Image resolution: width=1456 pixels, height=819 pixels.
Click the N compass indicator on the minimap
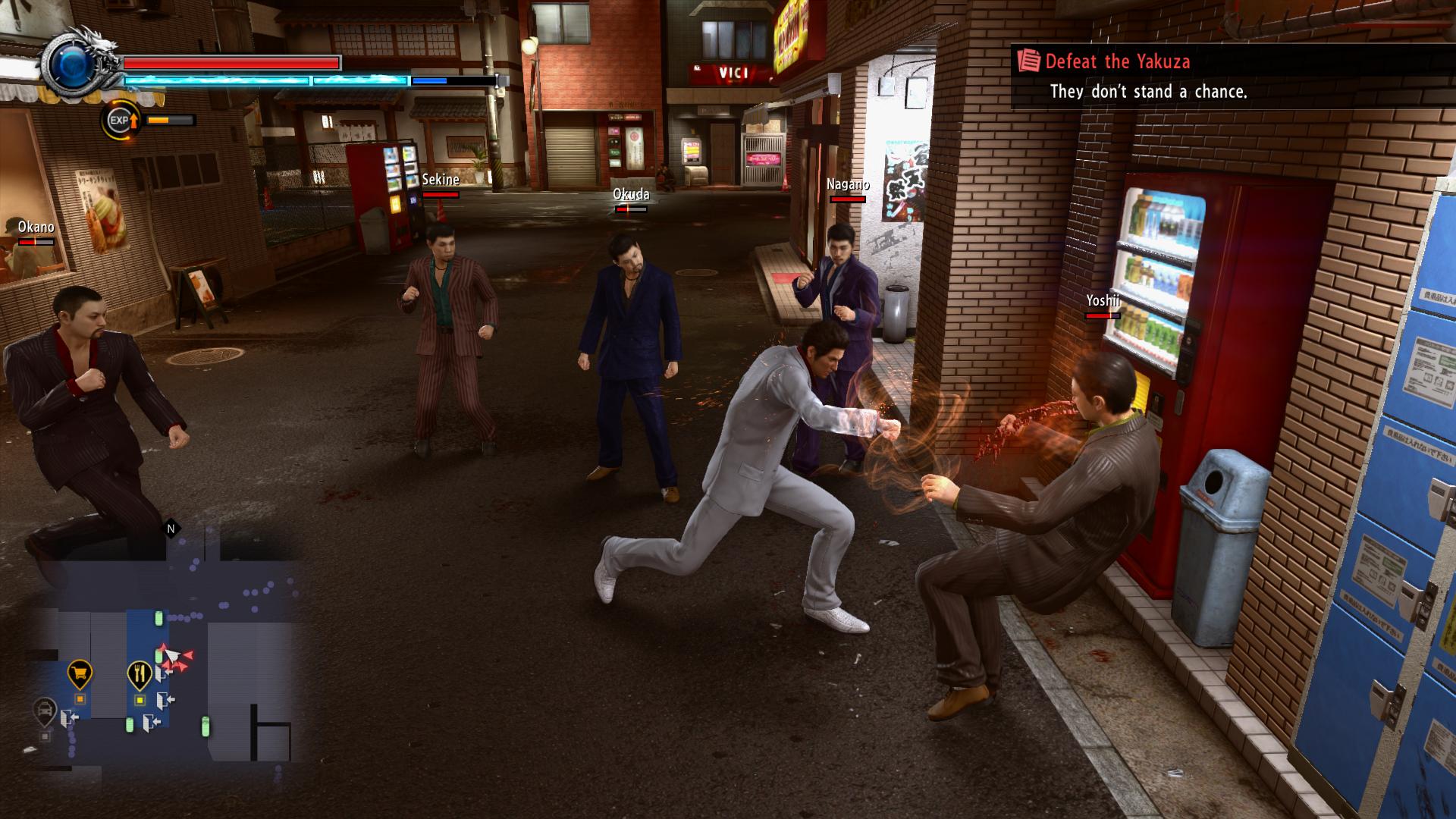(x=171, y=529)
